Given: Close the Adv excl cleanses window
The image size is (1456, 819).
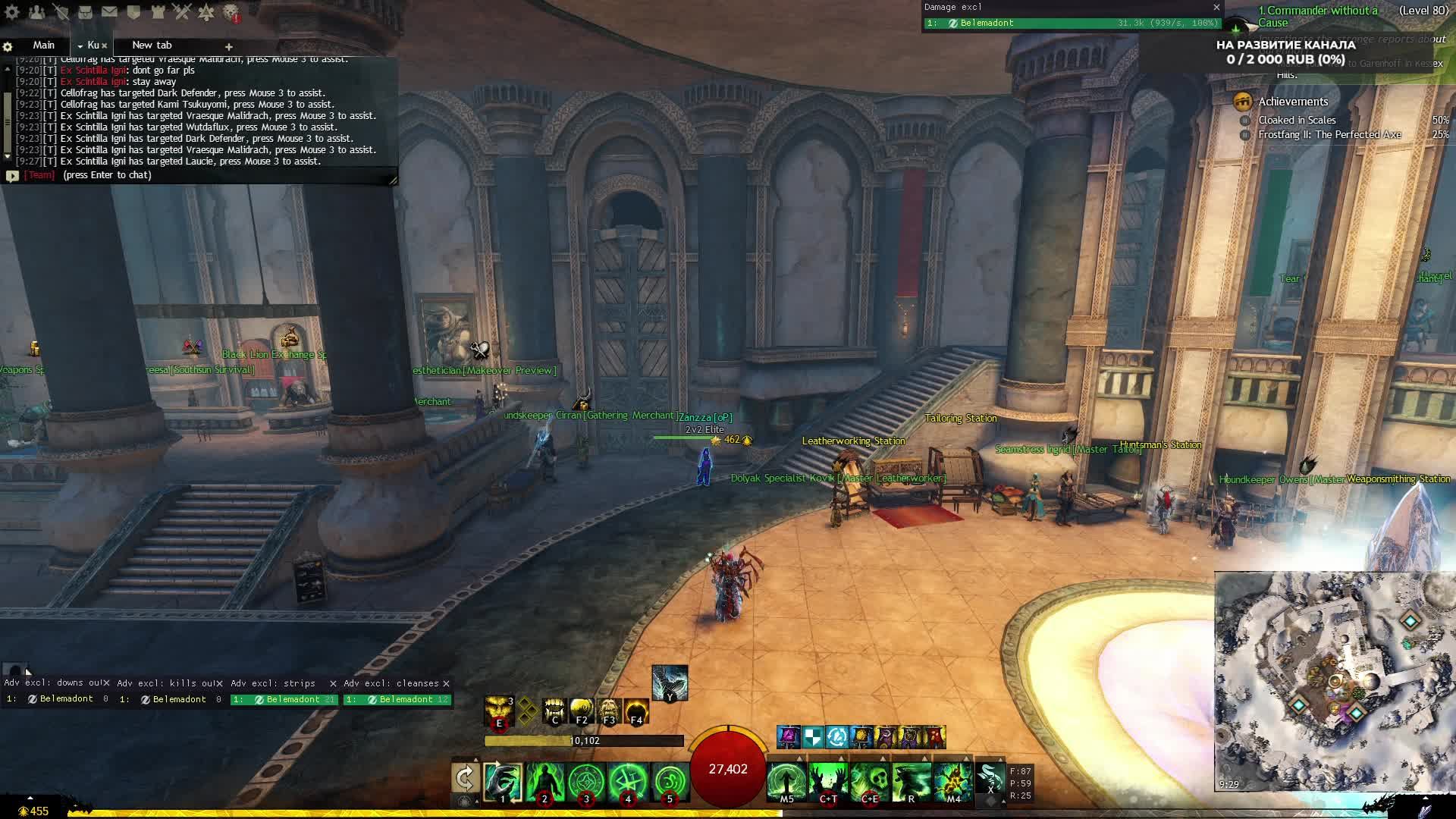Looking at the screenshot, I should [x=446, y=683].
